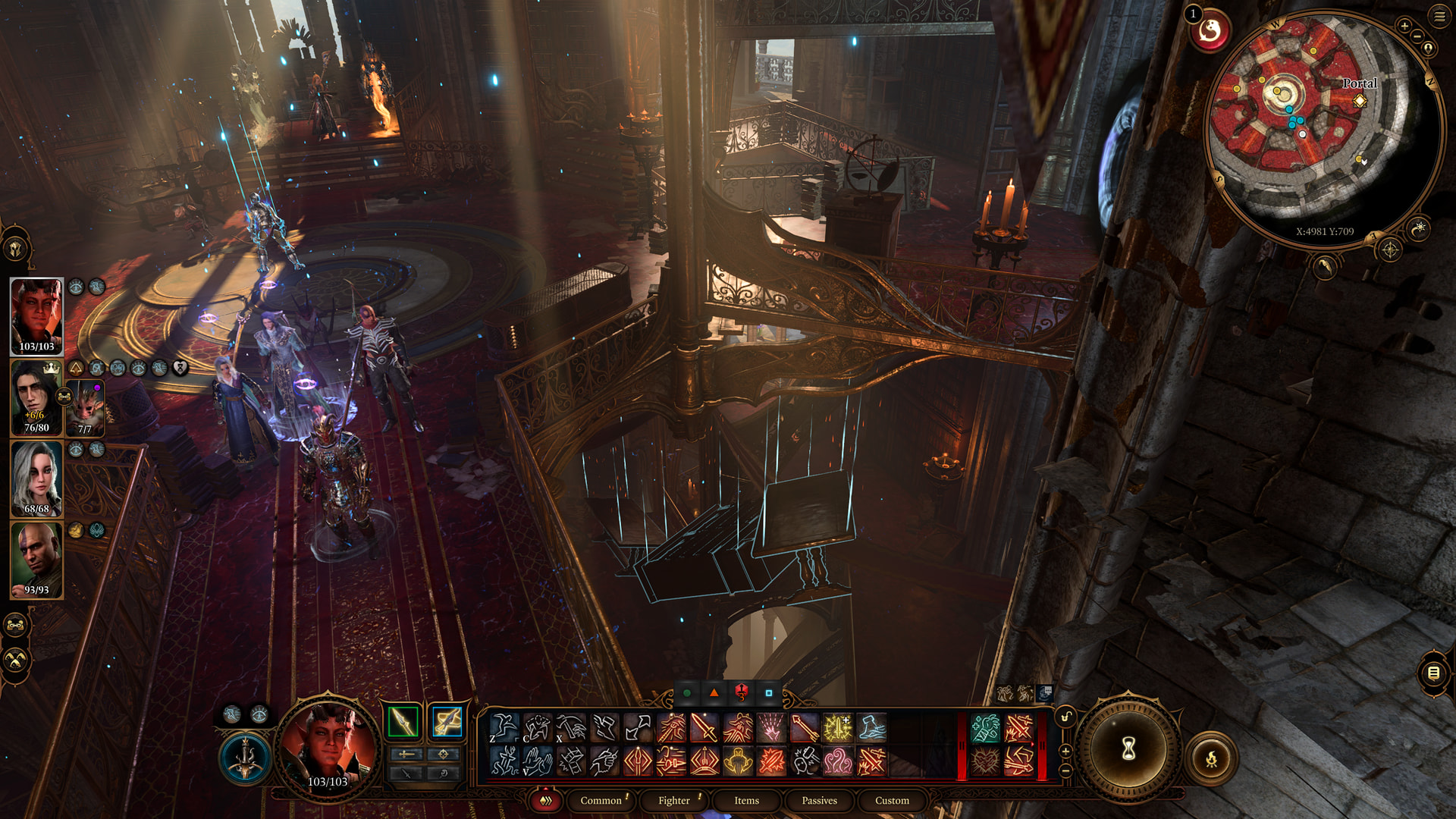This screenshot has width=1456, height=819.
Task: Click the Portal marker on the minimap
Action: [1360, 100]
